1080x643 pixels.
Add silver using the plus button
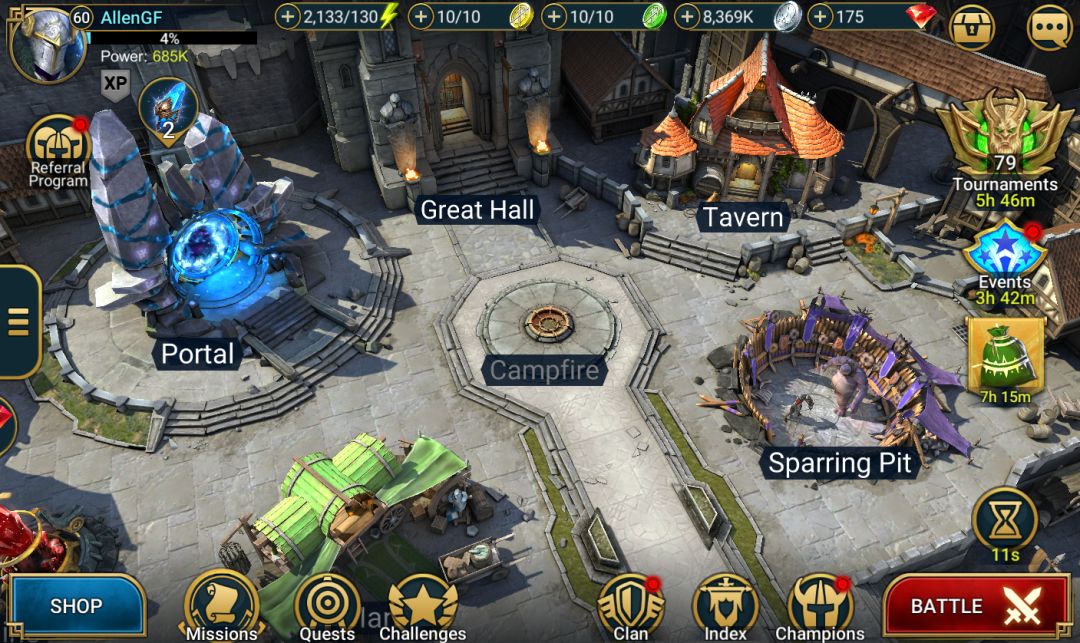687,17
